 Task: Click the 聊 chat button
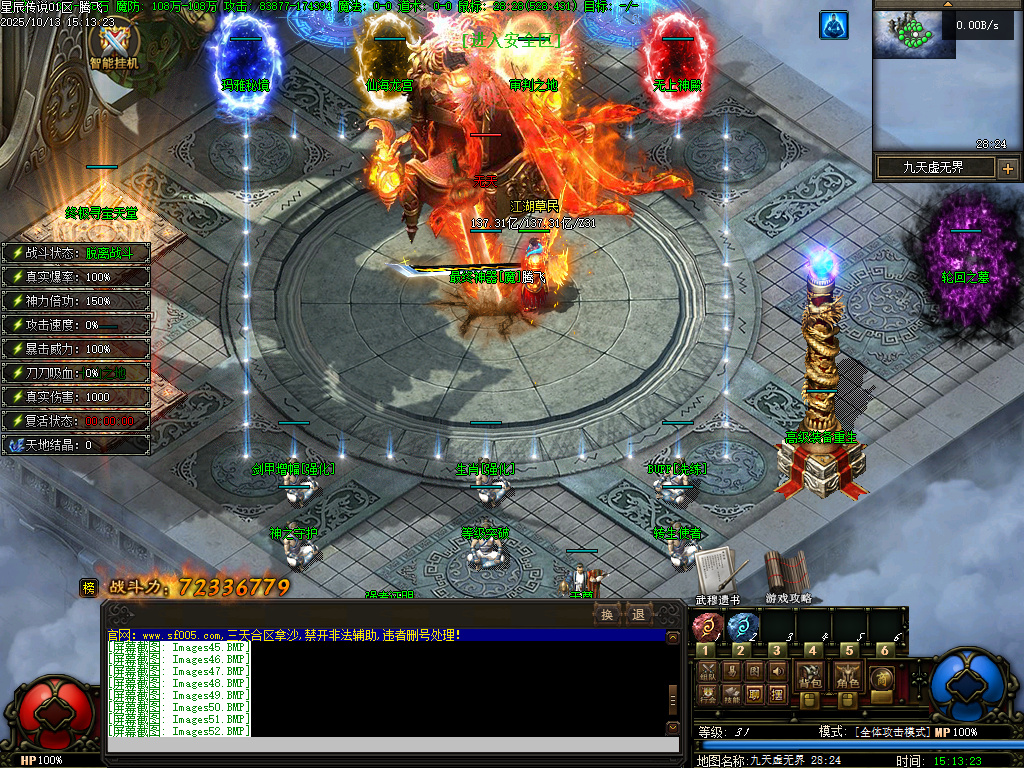point(755,694)
